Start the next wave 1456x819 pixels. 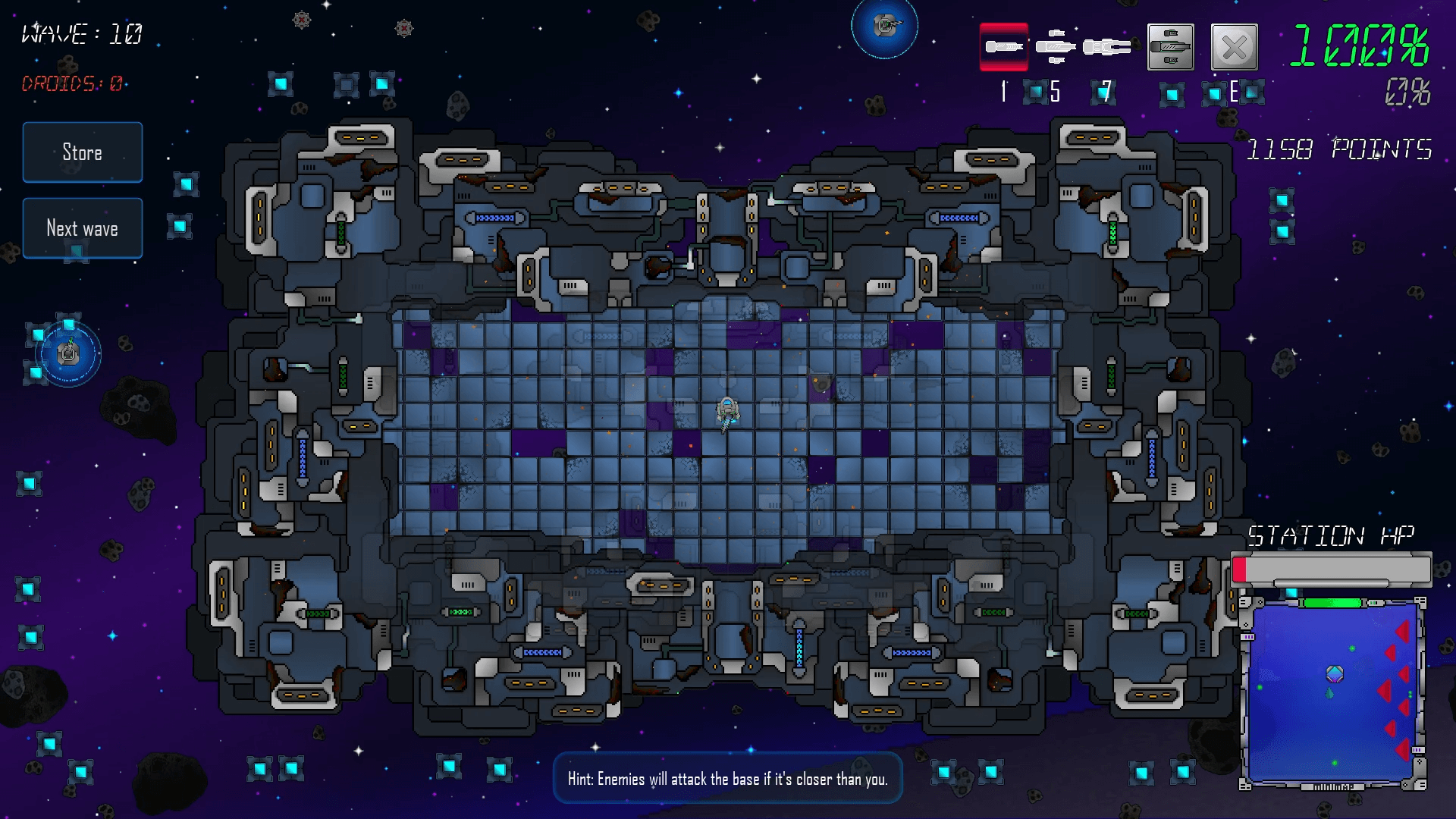click(x=82, y=228)
